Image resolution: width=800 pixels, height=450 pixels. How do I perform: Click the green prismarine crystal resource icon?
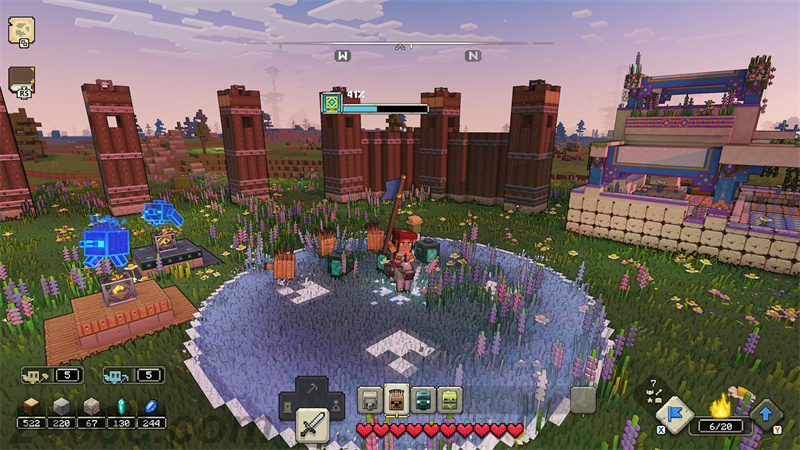[x=123, y=405]
